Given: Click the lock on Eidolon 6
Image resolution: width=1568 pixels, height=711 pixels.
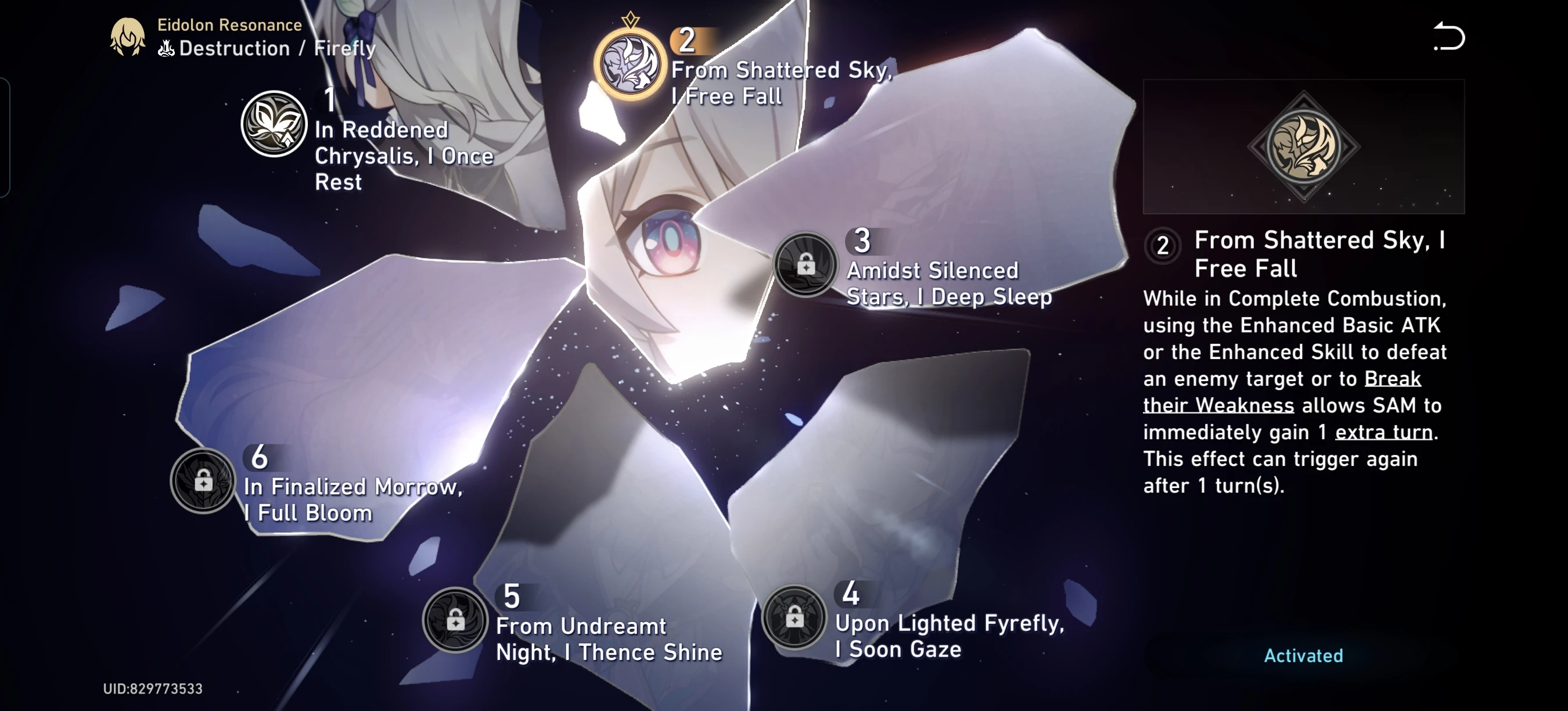Looking at the screenshot, I should [203, 482].
